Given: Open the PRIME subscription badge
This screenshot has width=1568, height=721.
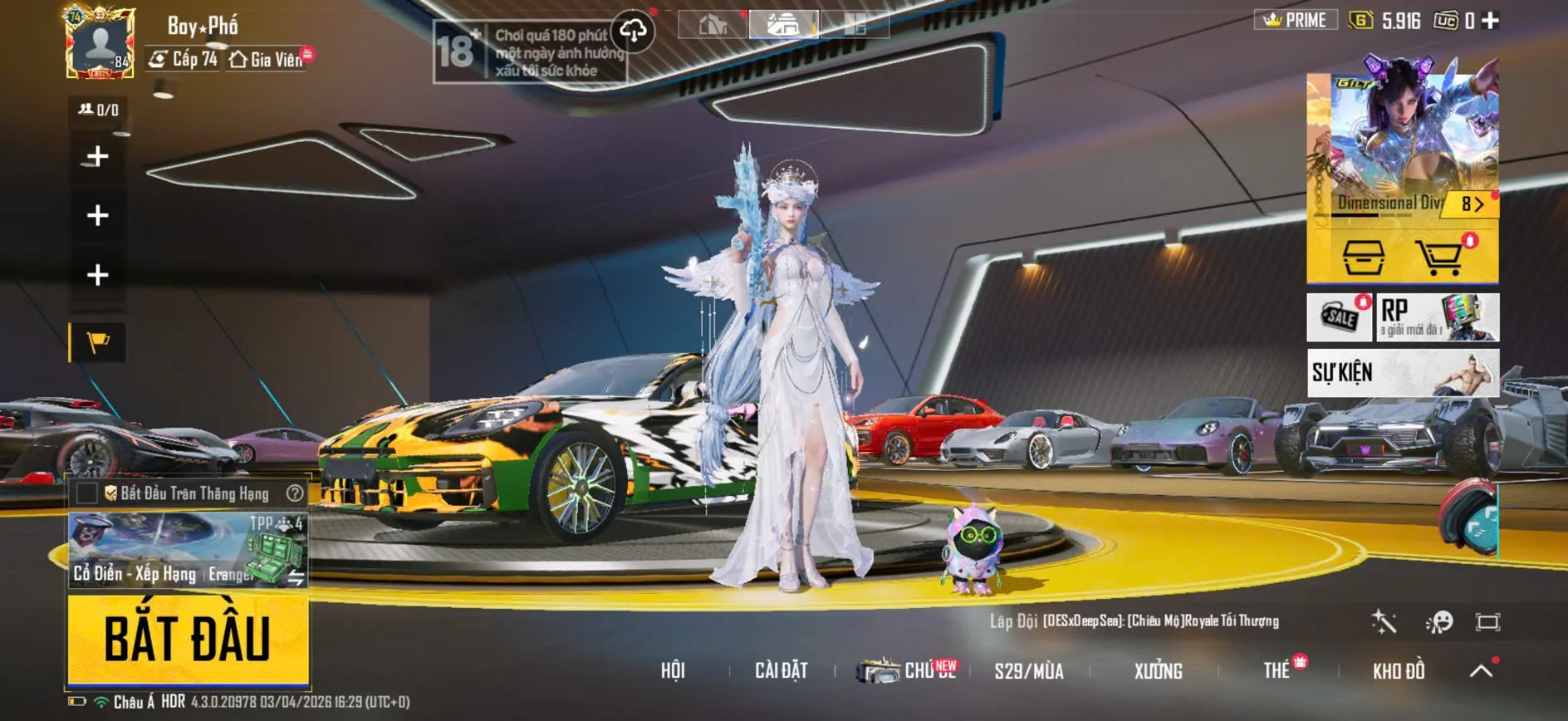Looking at the screenshot, I should [1296, 20].
